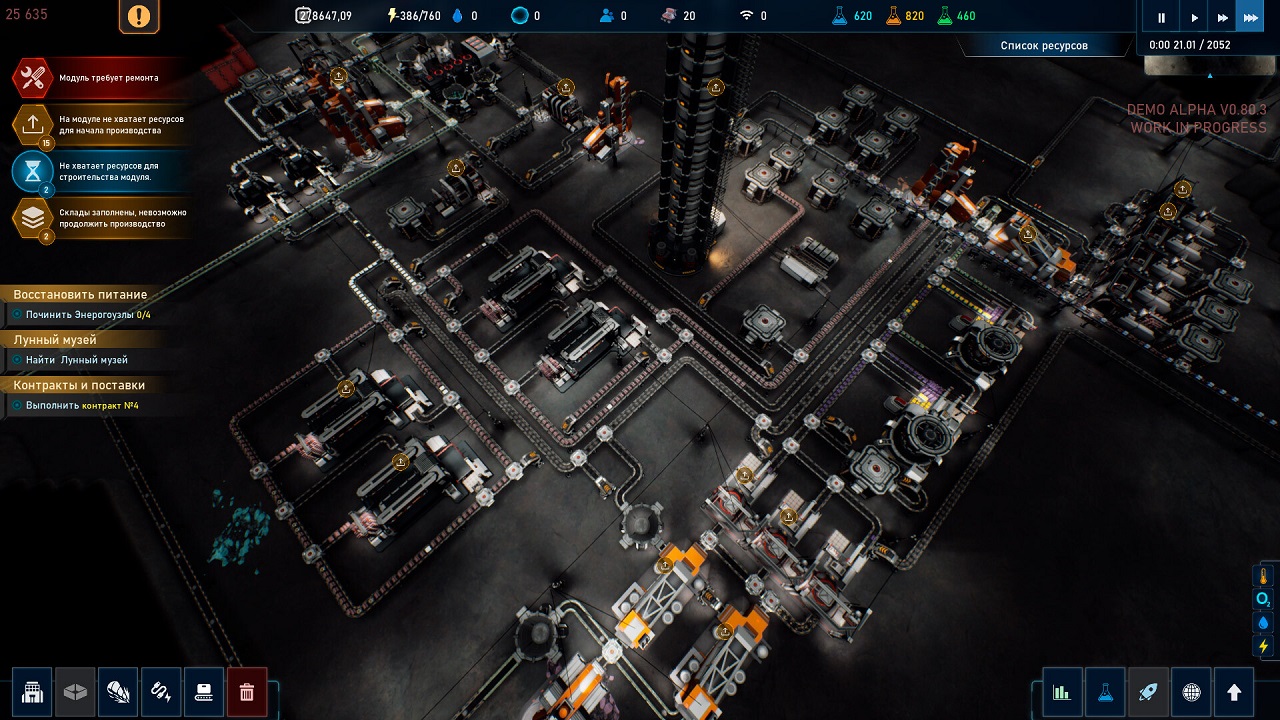Viewport: 1280px width, 720px height.
Task: Switch to double fast-forward speed
Action: click(x=1222, y=17)
